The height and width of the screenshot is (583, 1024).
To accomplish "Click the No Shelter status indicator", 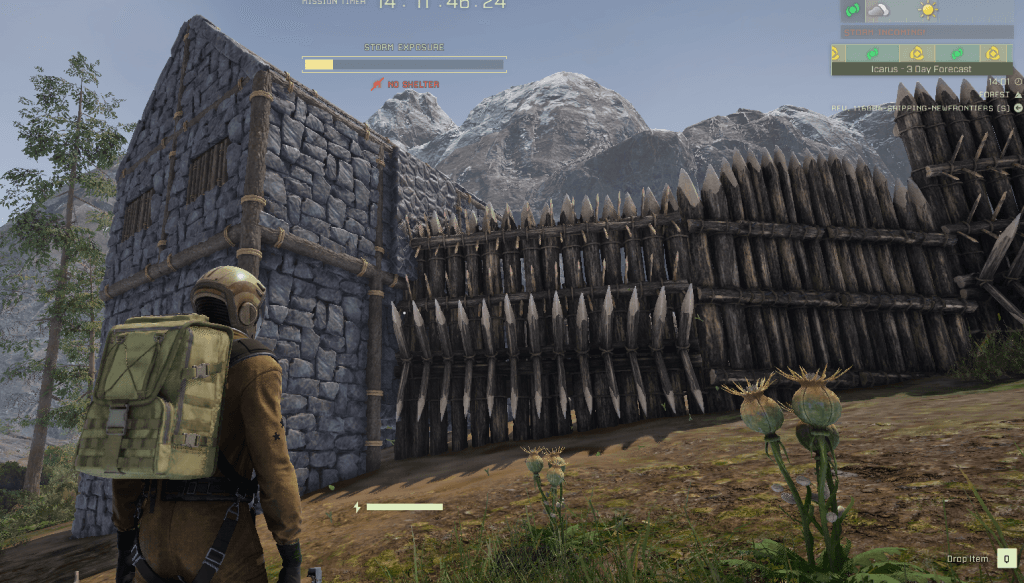I will pos(406,84).
